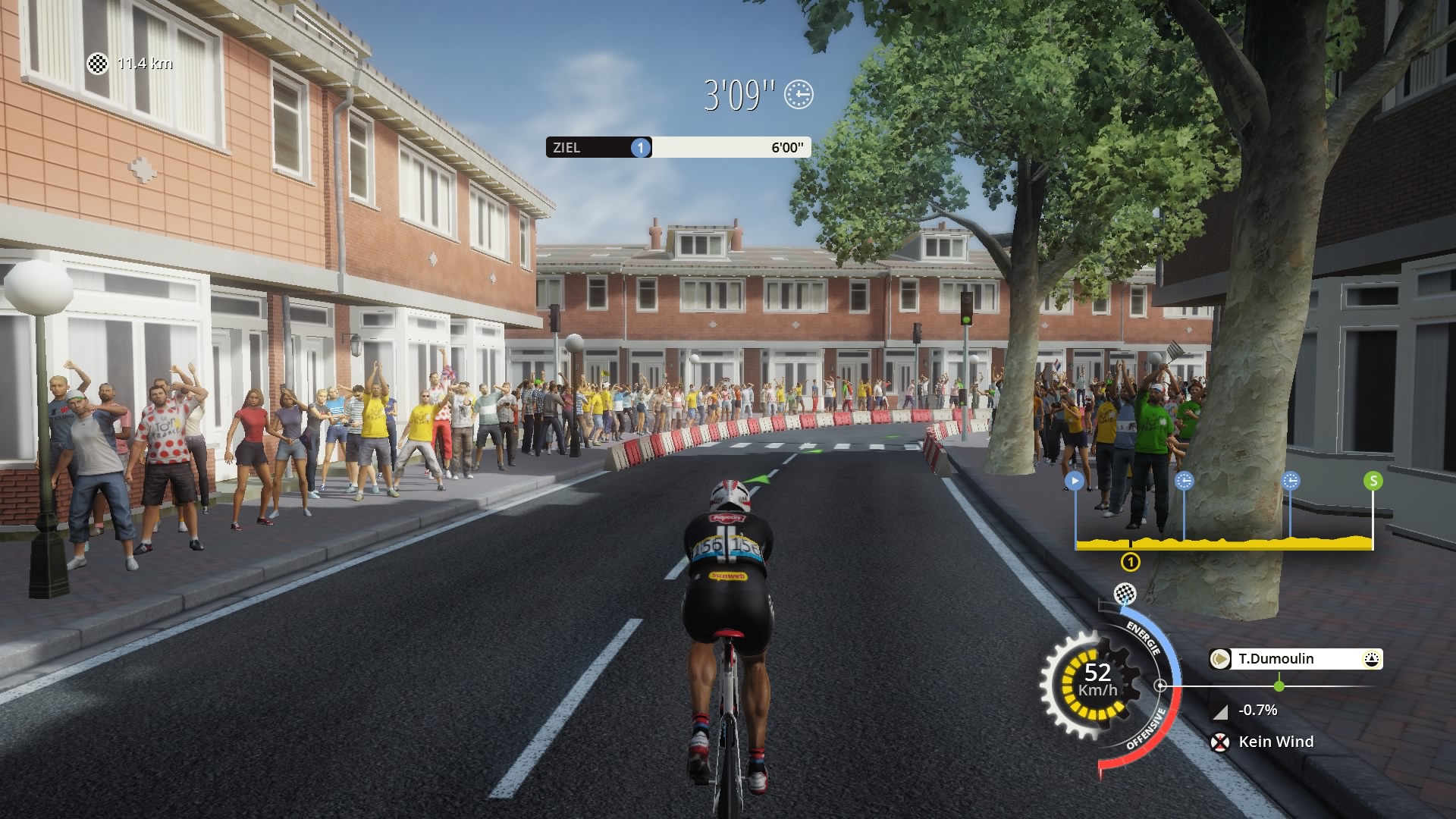Viewport: 1456px width, 819px height.
Task: Click the blue number 1 badge on ZIEL bar
Action: [x=641, y=148]
